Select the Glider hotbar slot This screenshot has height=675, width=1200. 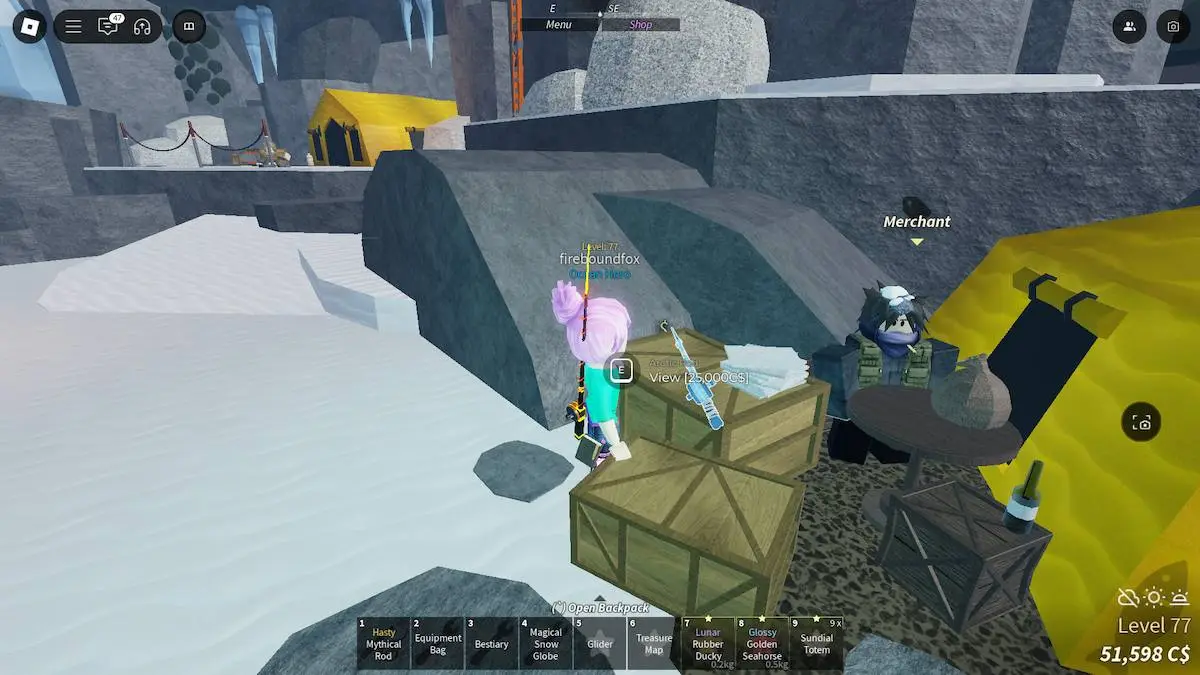tap(600, 643)
